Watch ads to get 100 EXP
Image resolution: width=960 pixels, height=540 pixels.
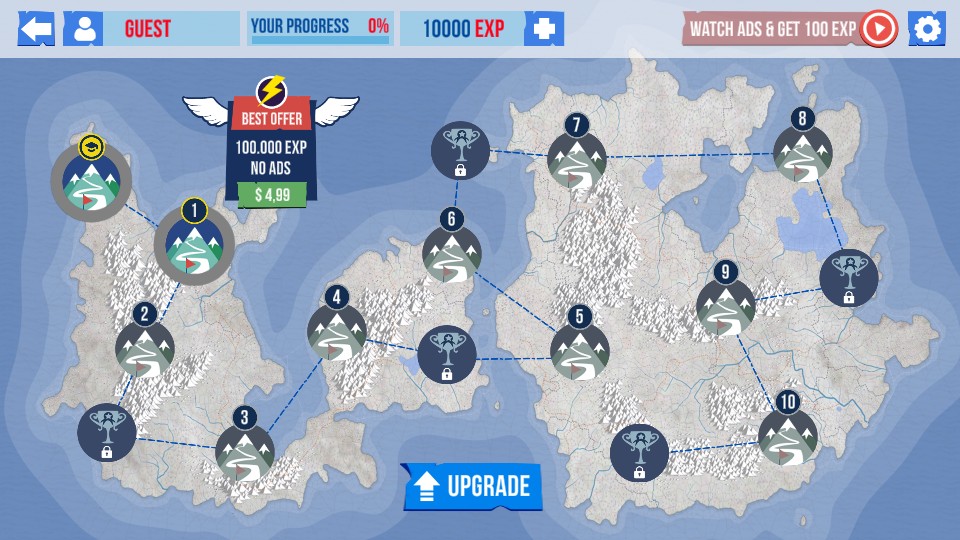coord(790,29)
